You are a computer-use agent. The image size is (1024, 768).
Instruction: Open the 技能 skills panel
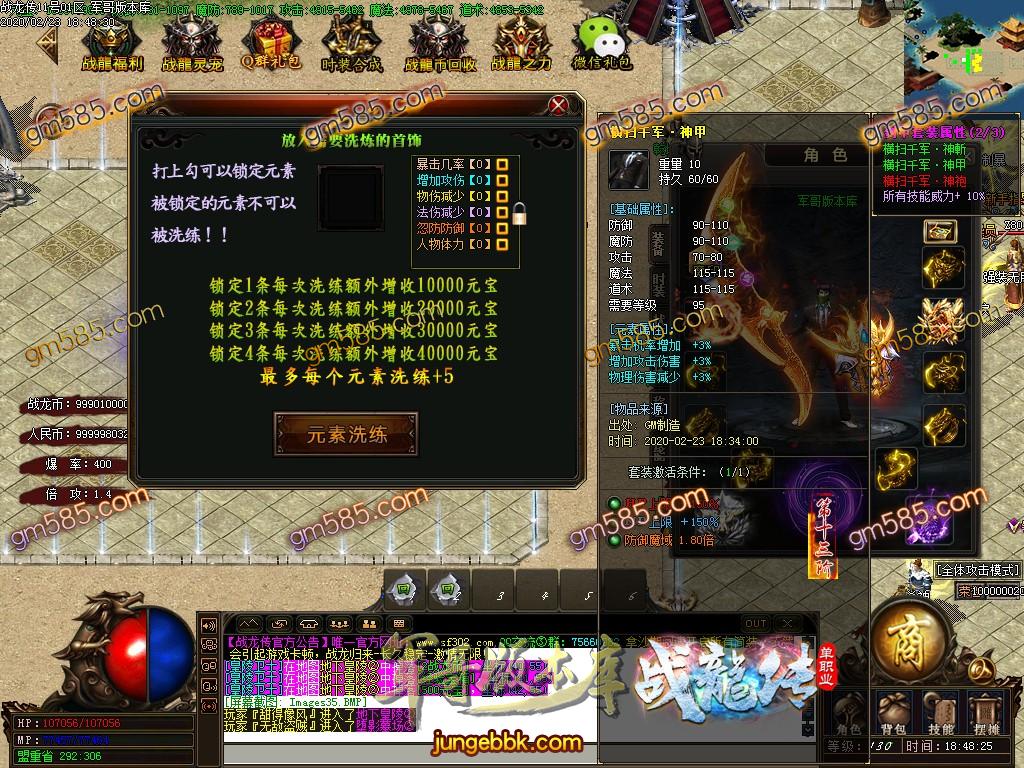point(940,710)
